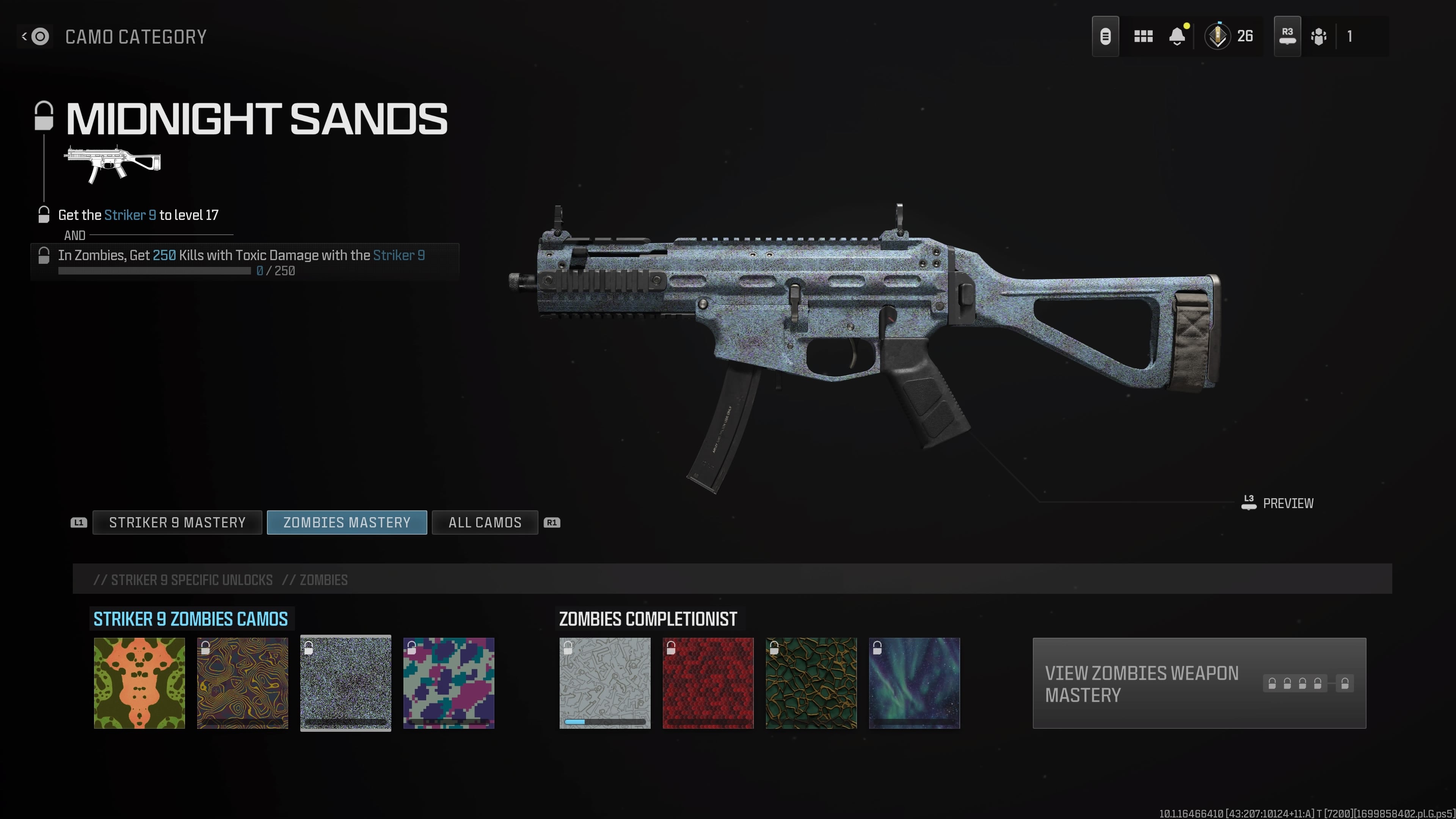Switch to the Striker 9 Mastery tab

coord(177,522)
